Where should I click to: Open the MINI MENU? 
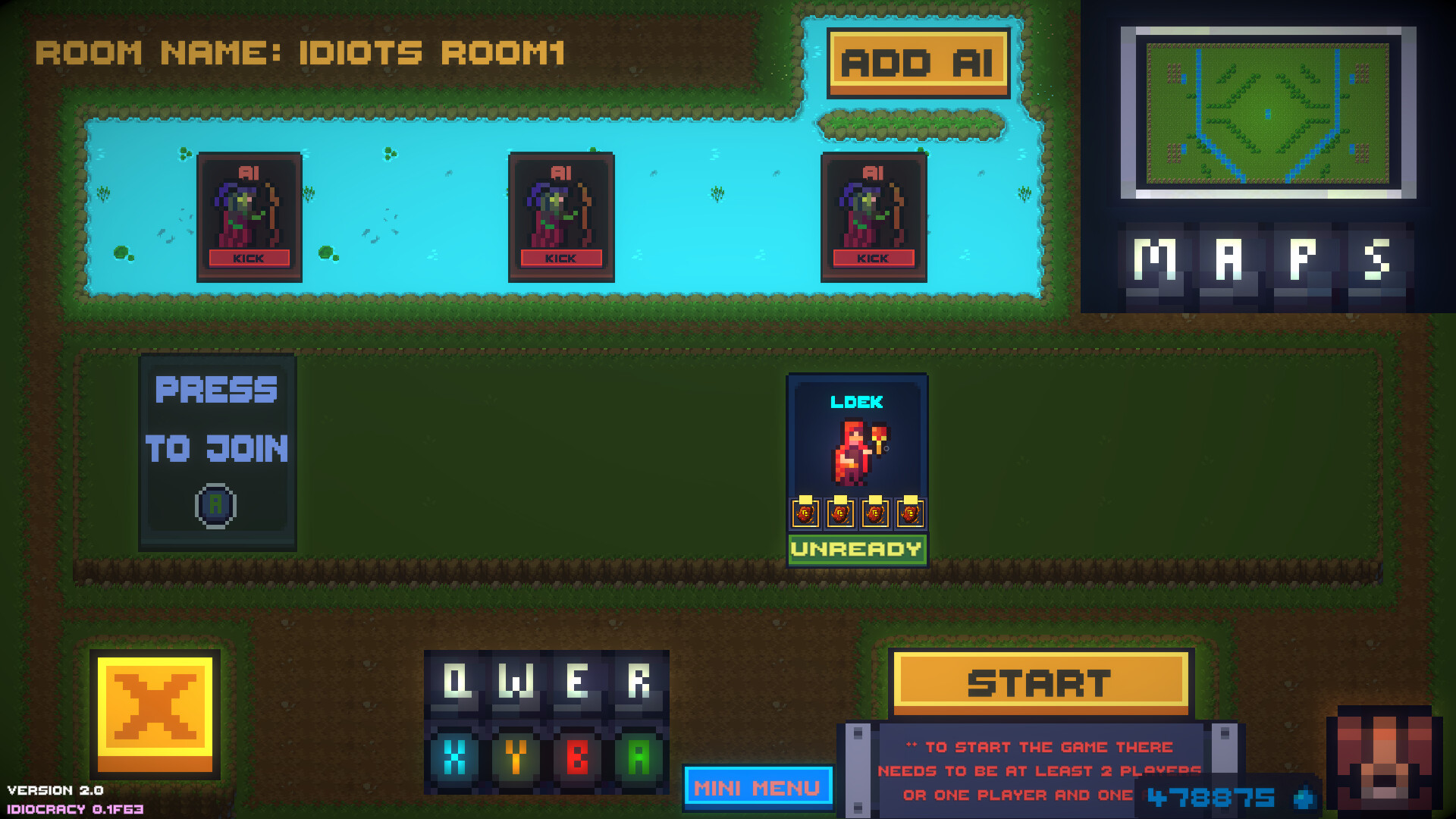757,788
